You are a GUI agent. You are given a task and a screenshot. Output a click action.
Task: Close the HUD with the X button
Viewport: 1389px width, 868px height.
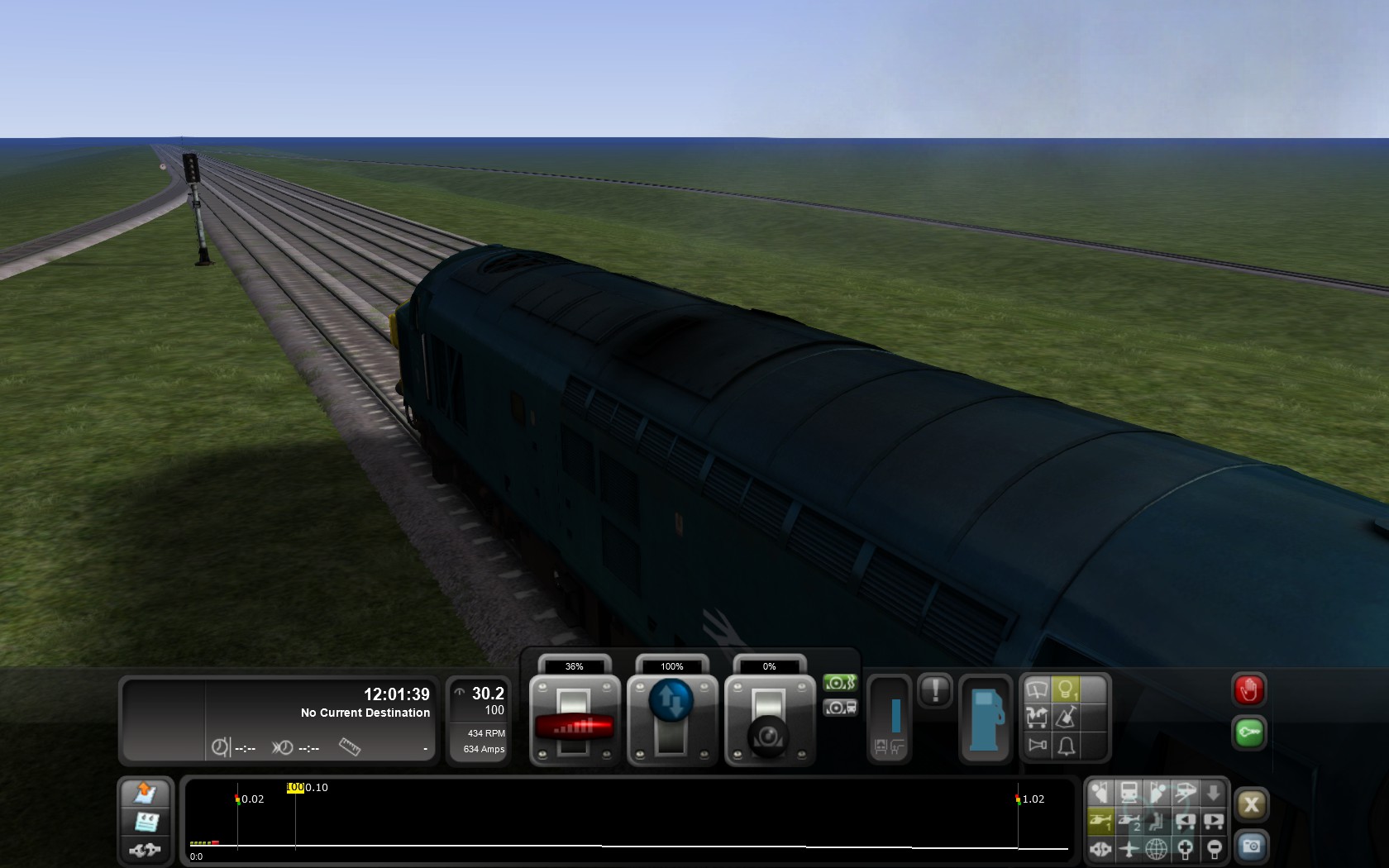click(x=1251, y=804)
